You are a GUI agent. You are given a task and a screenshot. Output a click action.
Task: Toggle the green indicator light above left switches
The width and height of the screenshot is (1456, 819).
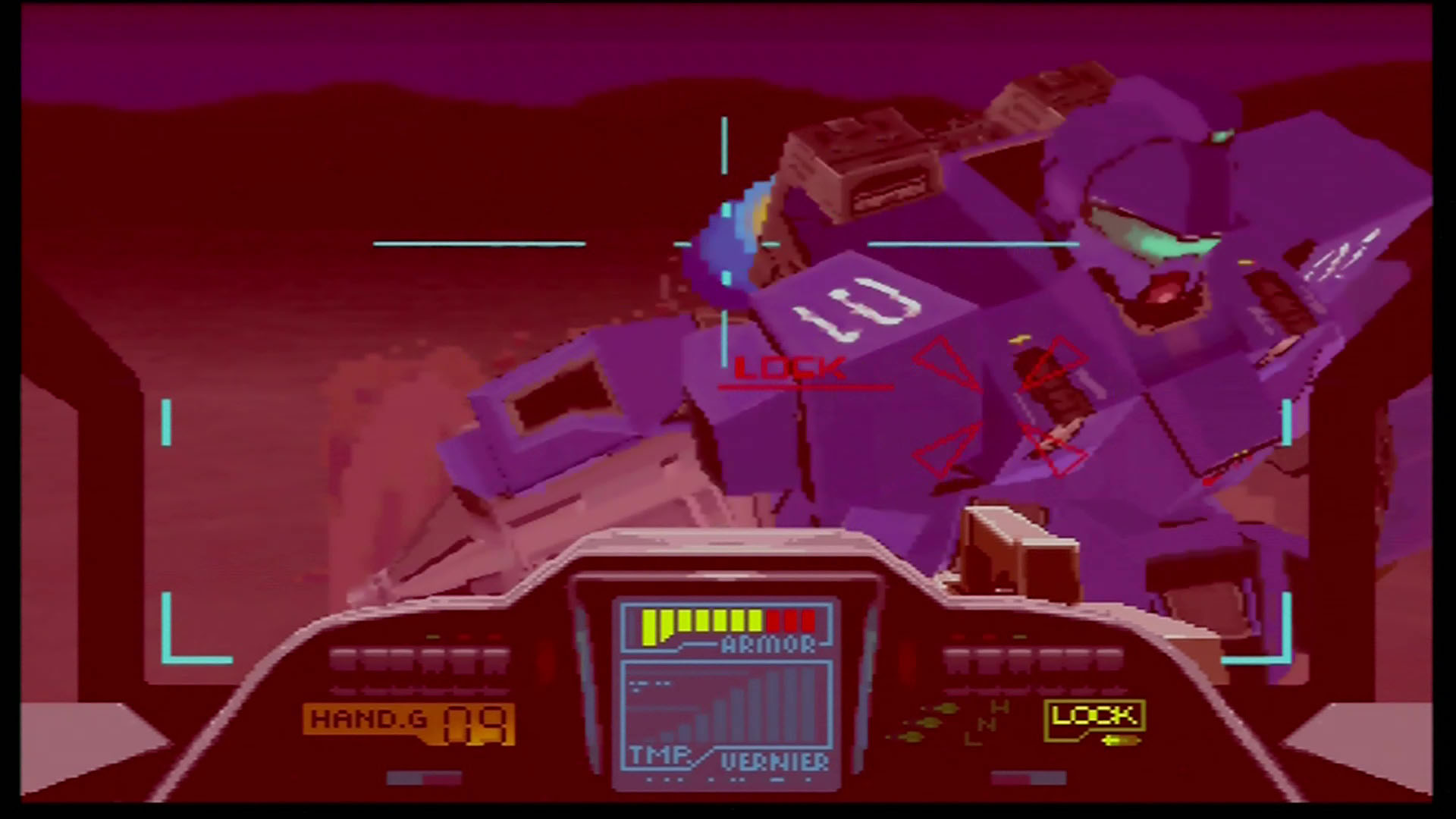[434, 637]
